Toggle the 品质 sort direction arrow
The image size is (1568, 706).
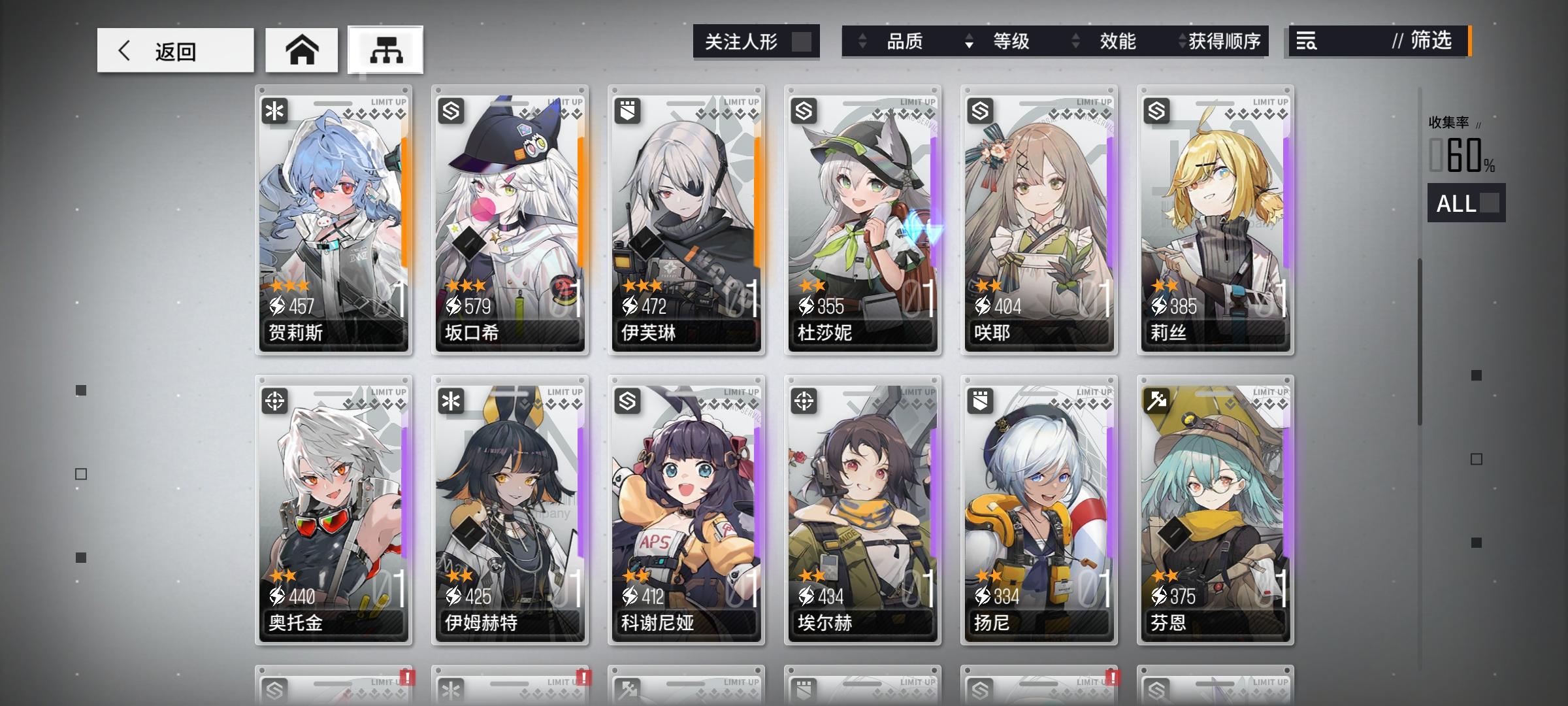point(861,42)
